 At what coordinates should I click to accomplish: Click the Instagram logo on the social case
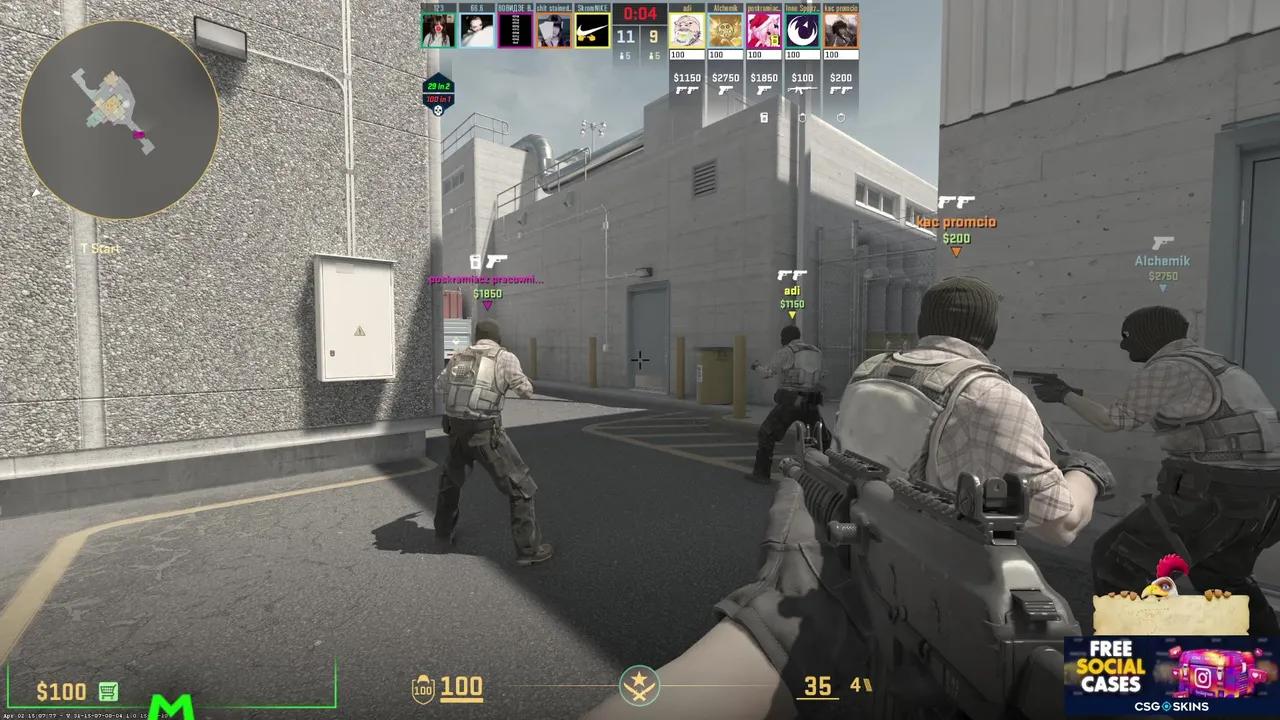coord(1204,677)
